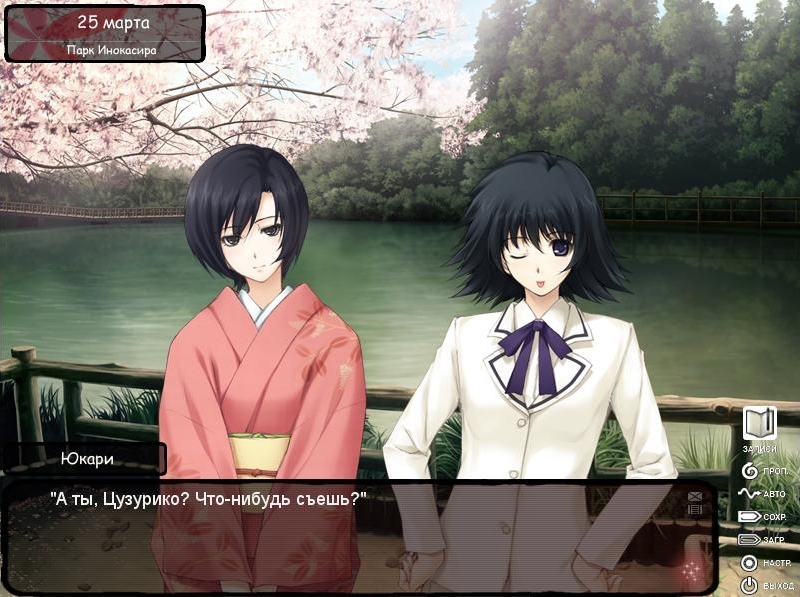Open НАСТР. settings
Screen dimensions: 800x597
pyautogui.click(x=760, y=562)
